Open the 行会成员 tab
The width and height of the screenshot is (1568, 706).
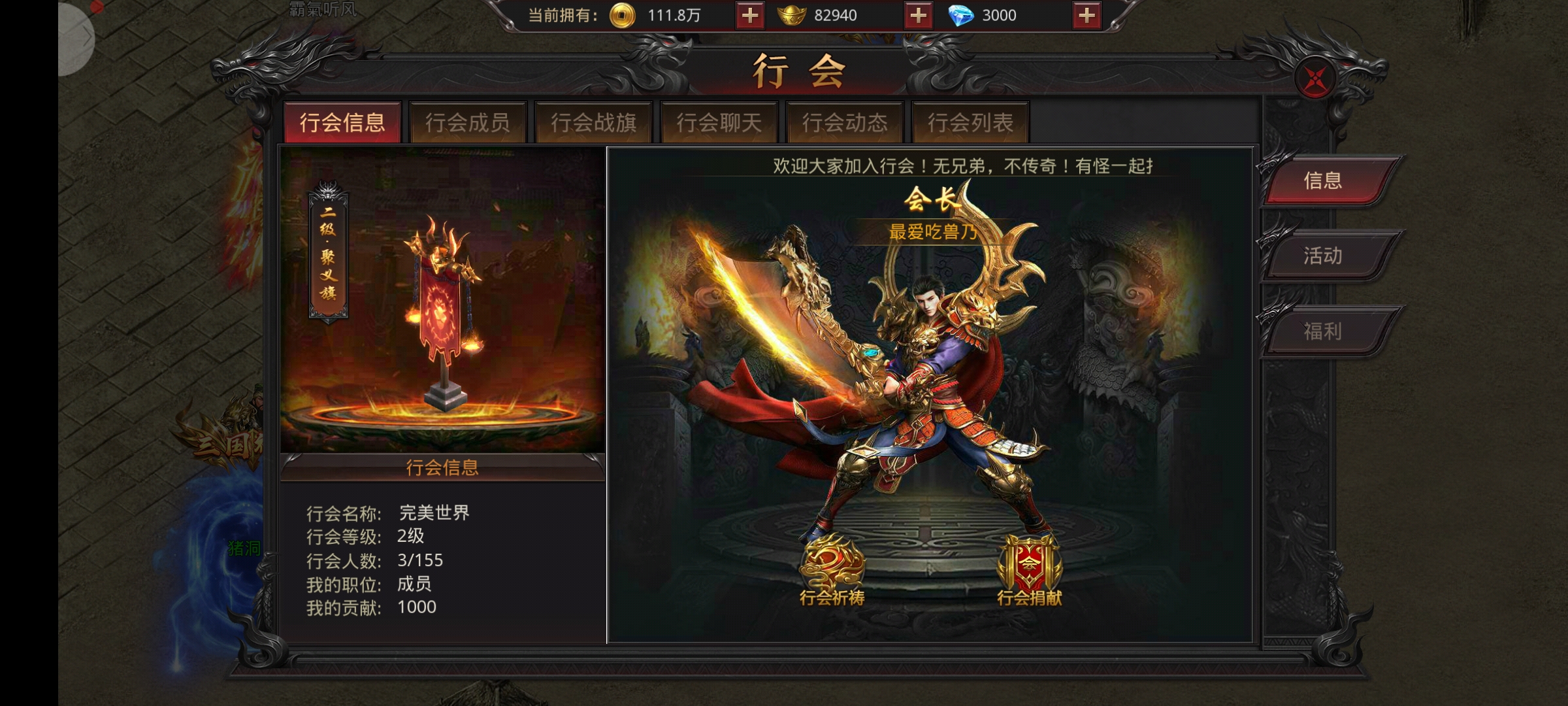[468, 122]
